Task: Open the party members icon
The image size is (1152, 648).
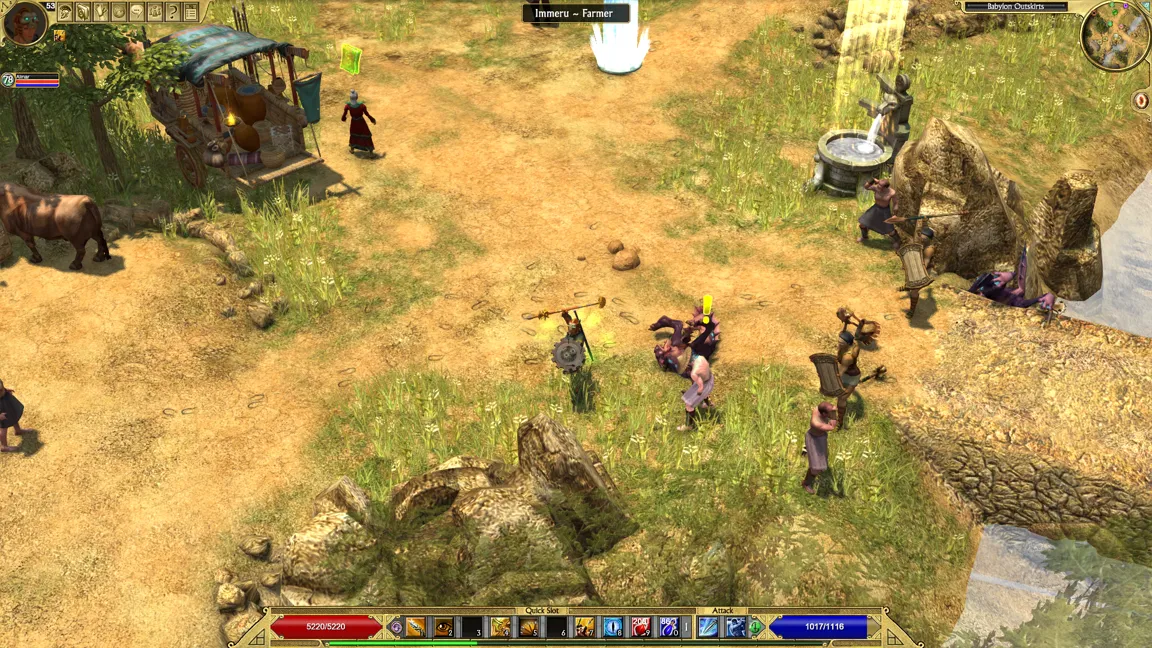Action: coord(155,12)
